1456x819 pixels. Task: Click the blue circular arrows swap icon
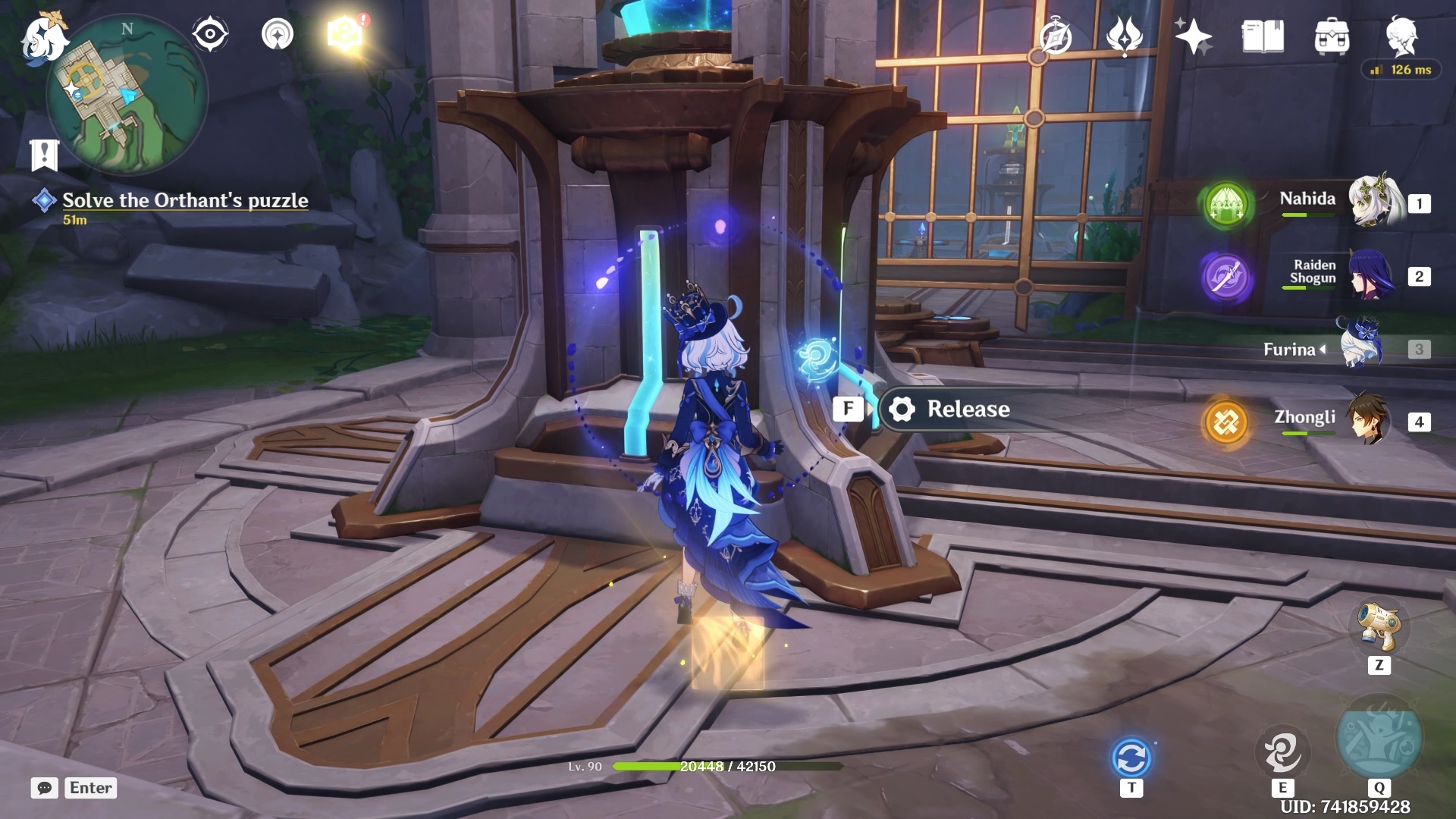(x=1131, y=758)
